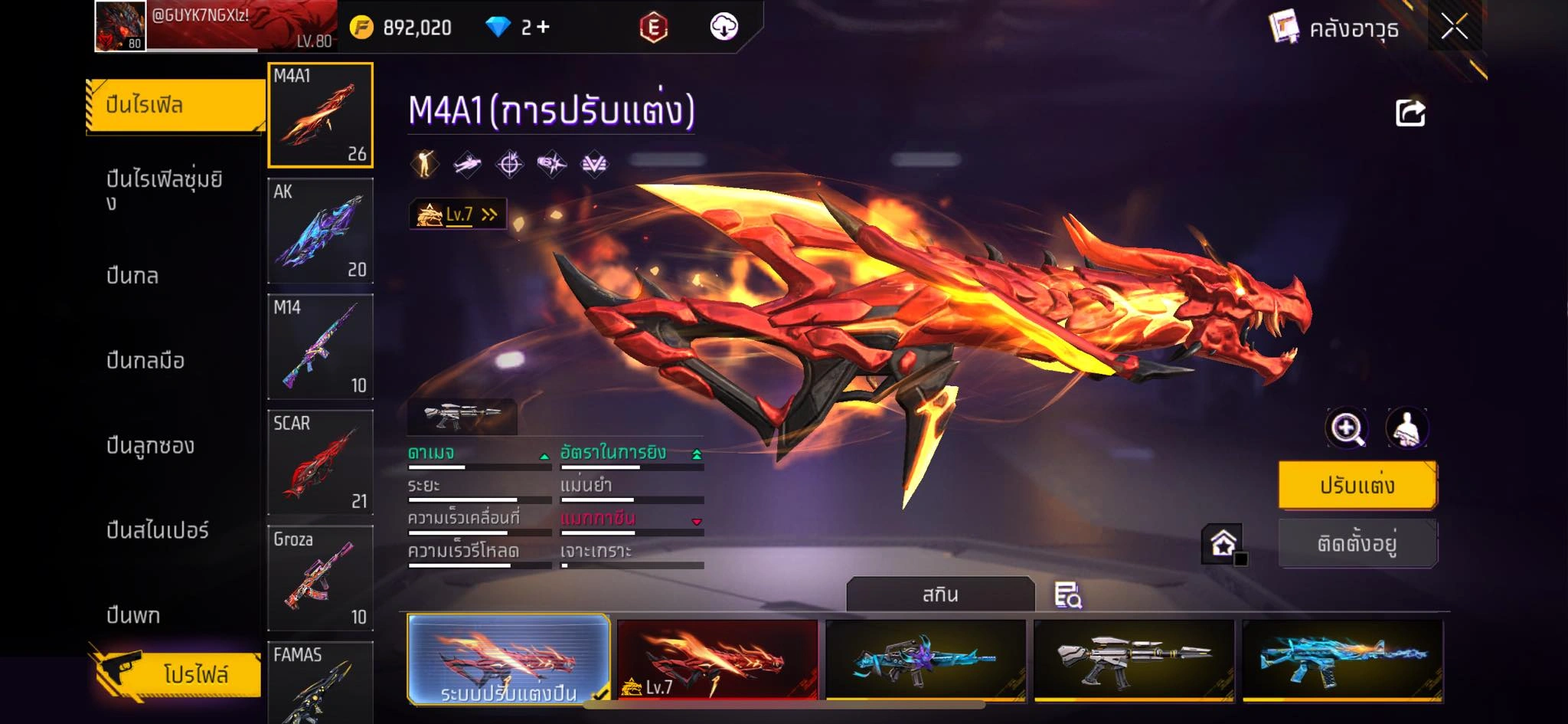The width and height of the screenshot is (1568, 724).
Task: Select the SCAR weapon tile
Action: 320,463
